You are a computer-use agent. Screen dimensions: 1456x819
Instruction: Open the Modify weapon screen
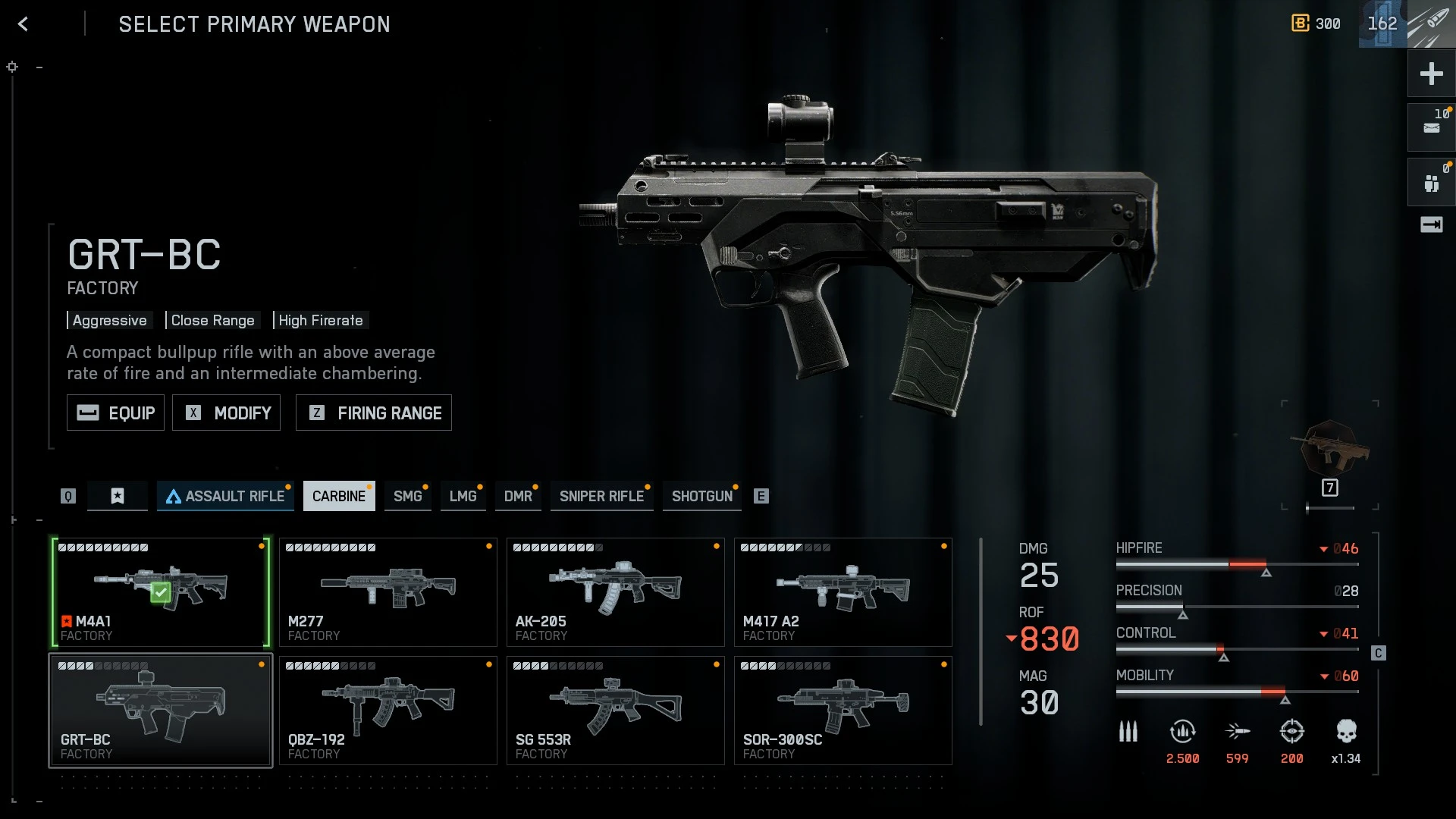(x=226, y=413)
